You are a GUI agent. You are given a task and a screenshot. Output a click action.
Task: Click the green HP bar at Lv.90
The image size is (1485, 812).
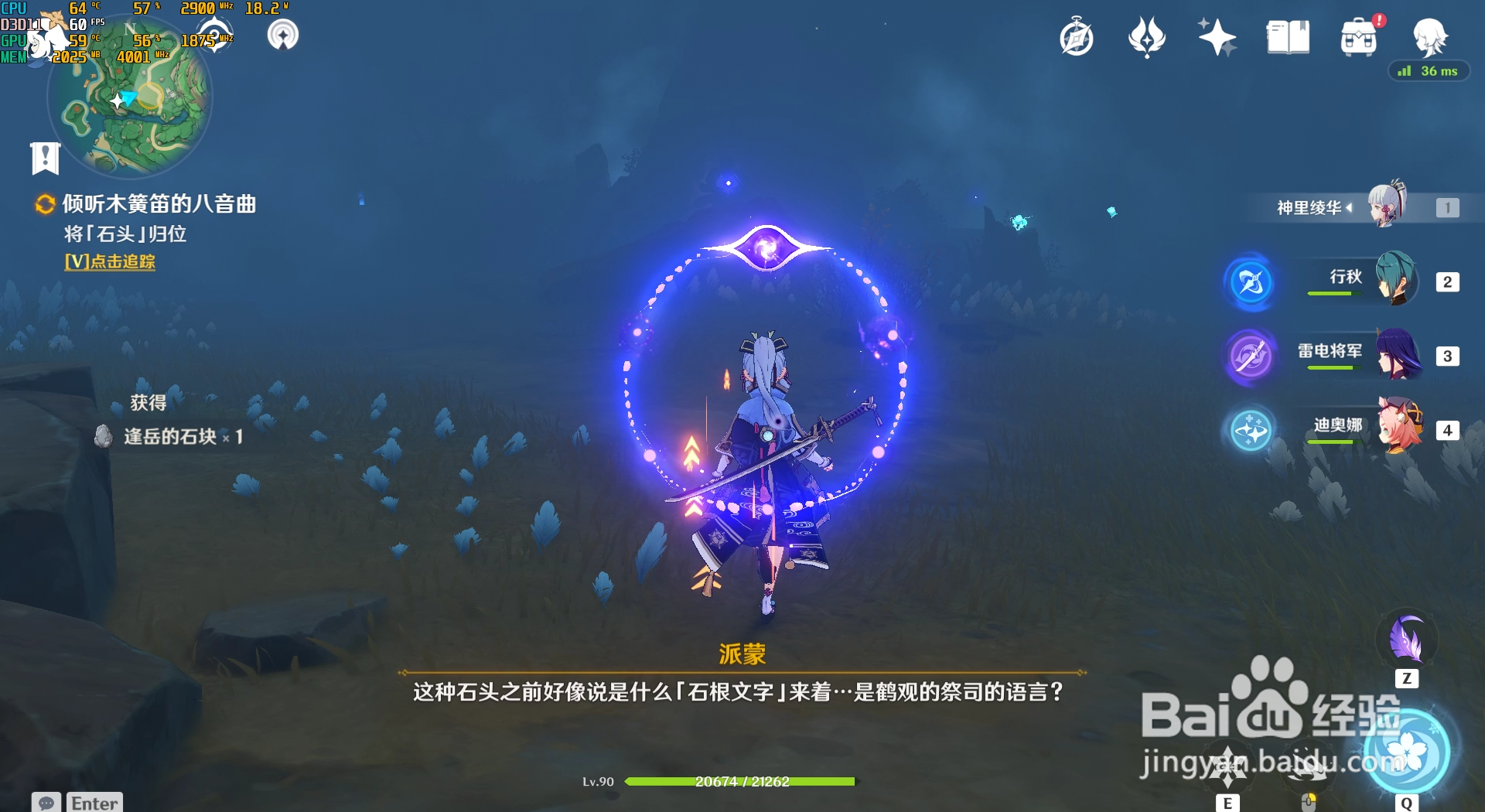point(742,781)
